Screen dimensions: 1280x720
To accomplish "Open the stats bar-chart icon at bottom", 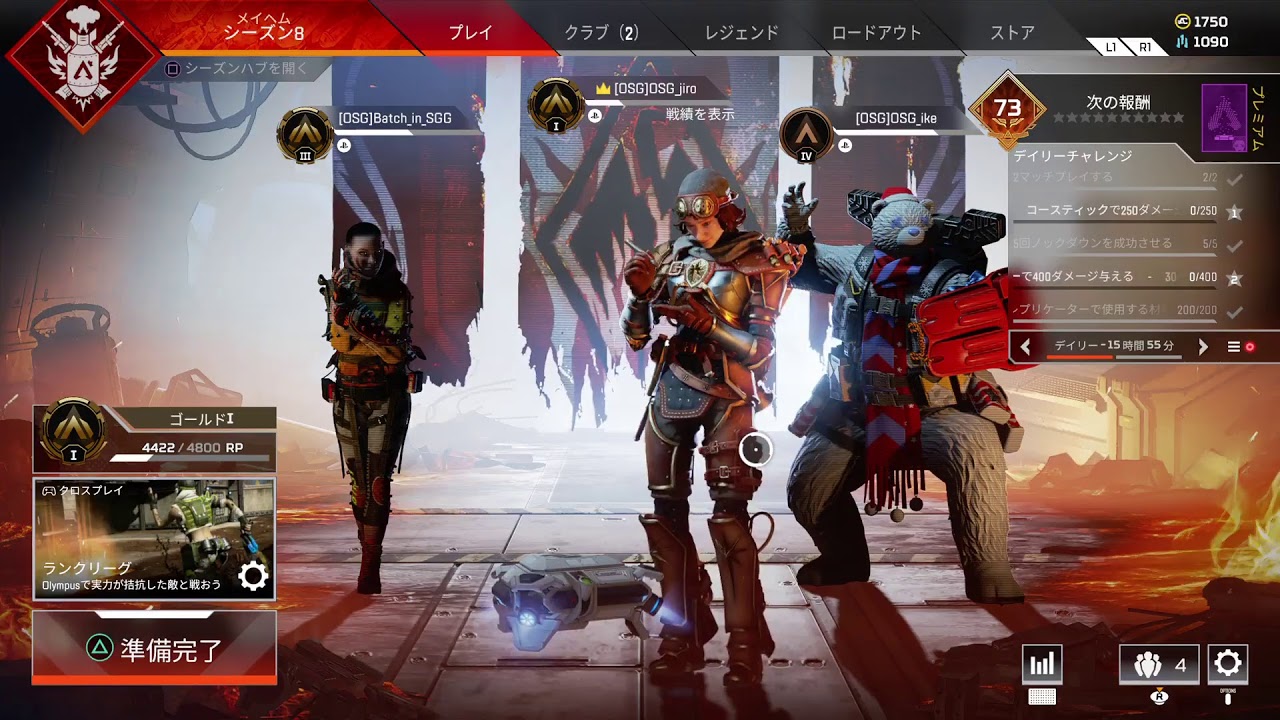I will tap(1041, 665).
